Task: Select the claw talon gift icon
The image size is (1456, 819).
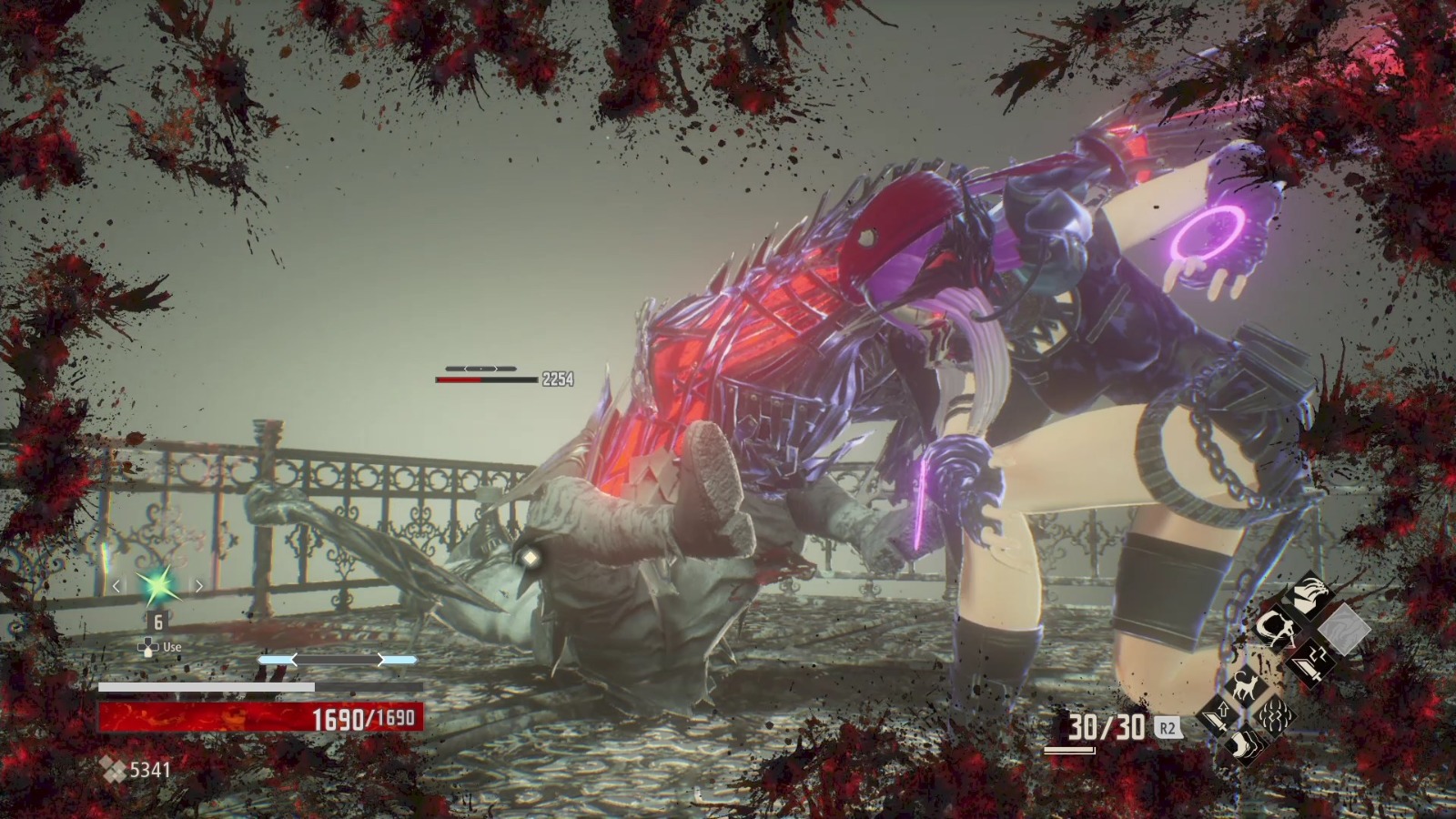Action: [x=1309, y=592]
